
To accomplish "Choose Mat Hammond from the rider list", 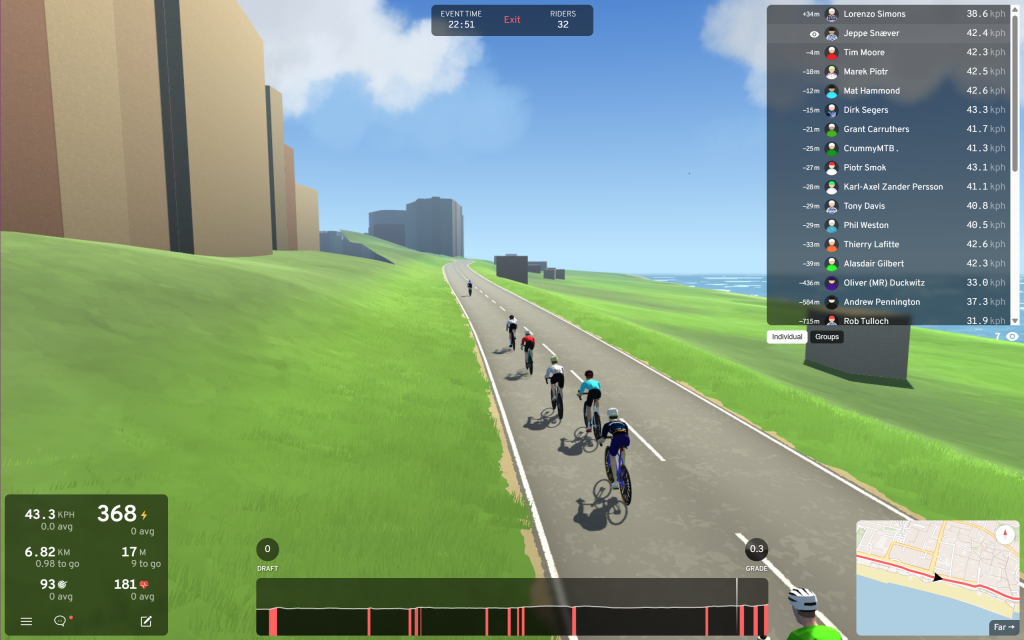I will tap(871, 91).
